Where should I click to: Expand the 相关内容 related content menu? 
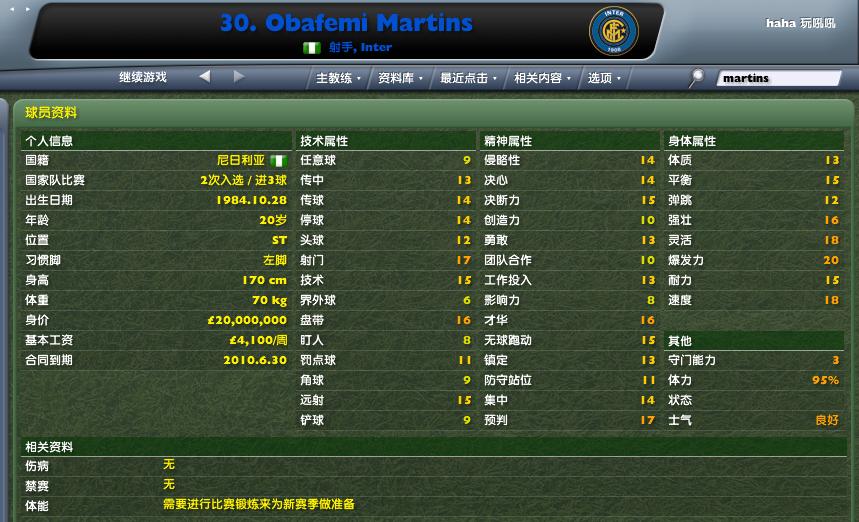coord(541,78)
